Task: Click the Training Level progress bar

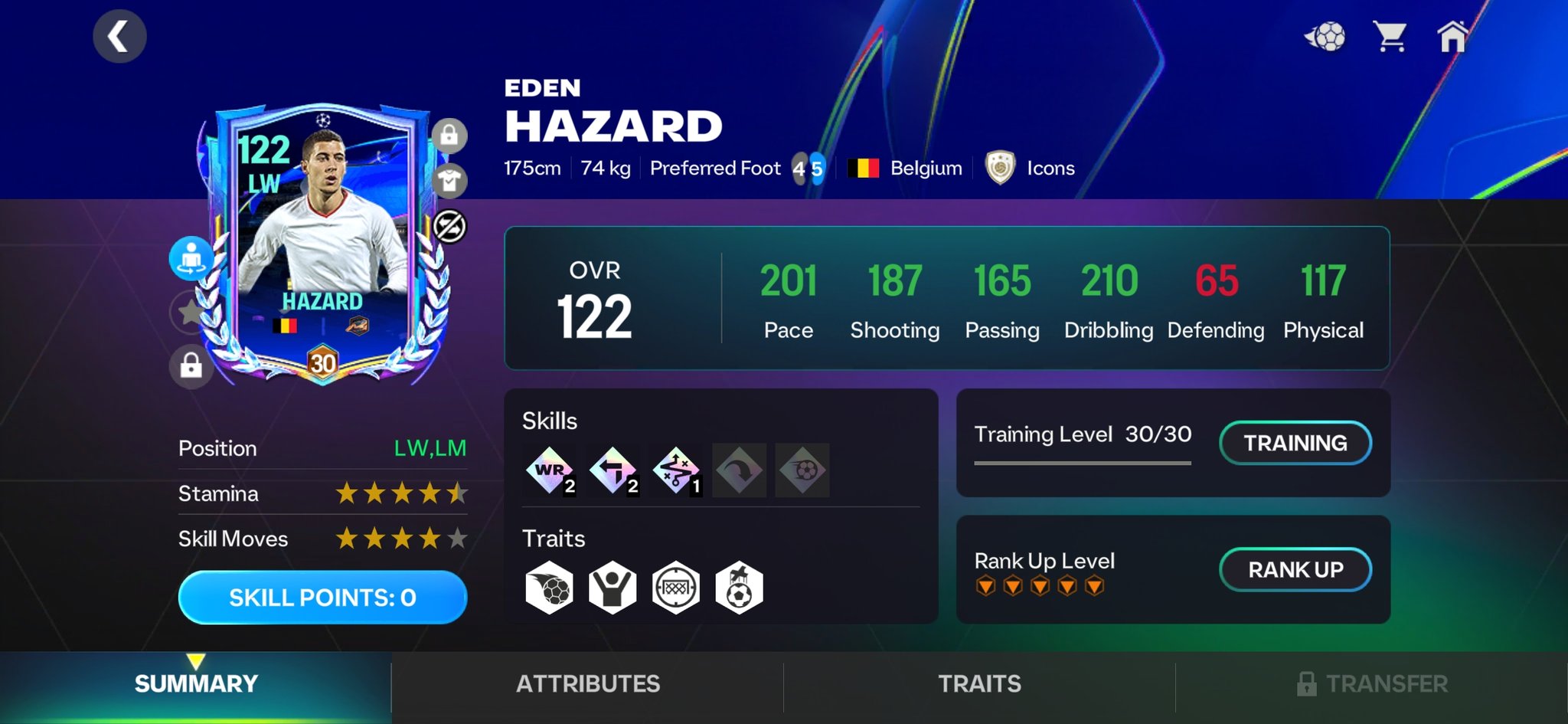Action: (x=1082, y=463)
